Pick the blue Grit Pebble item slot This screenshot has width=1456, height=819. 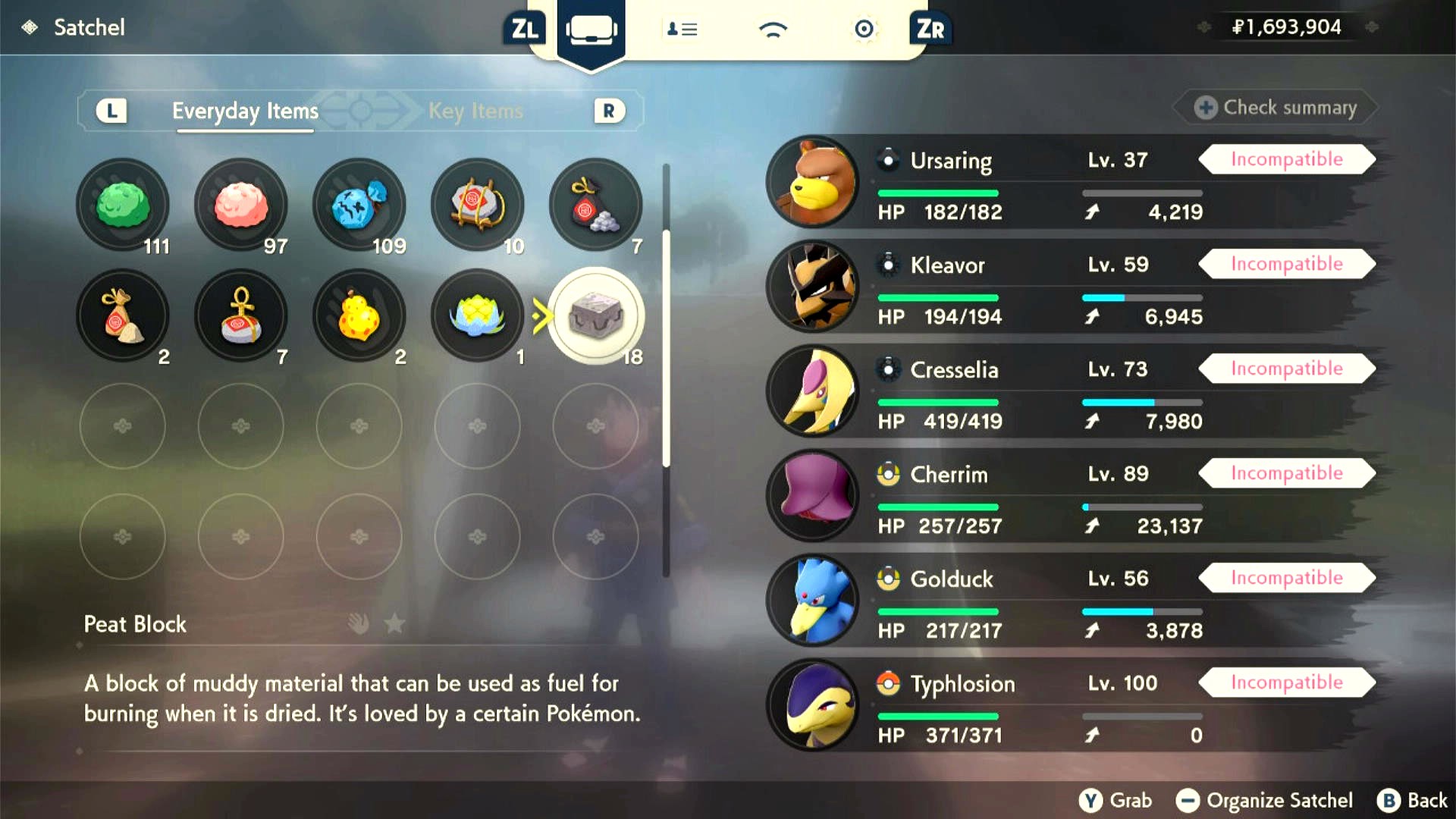359,205
